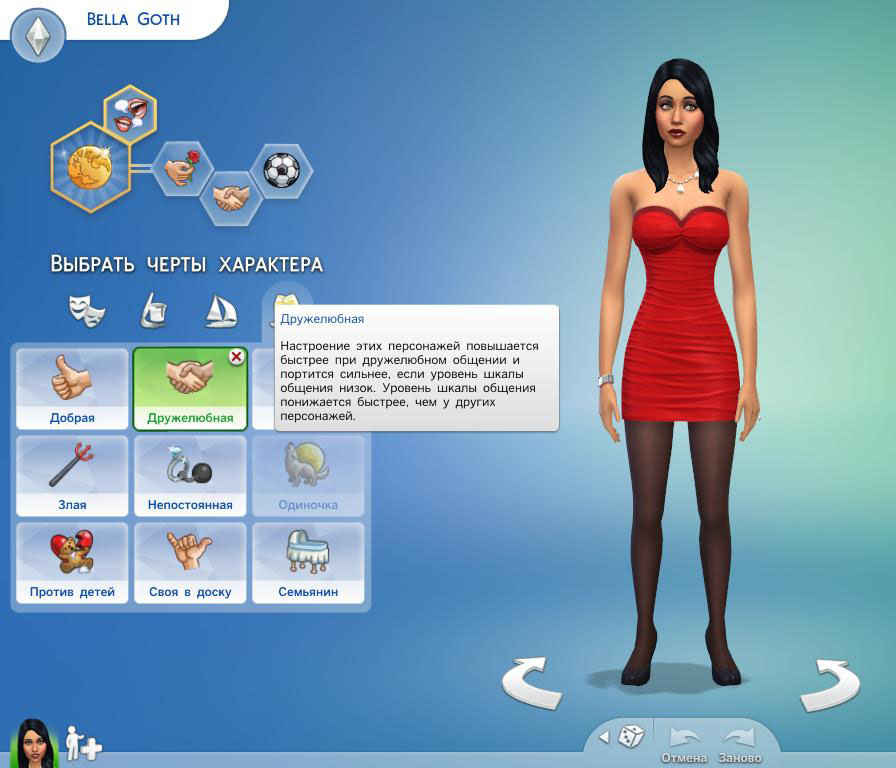
Task: Randomize Sim with the dice button
Action: click(630, 737)
